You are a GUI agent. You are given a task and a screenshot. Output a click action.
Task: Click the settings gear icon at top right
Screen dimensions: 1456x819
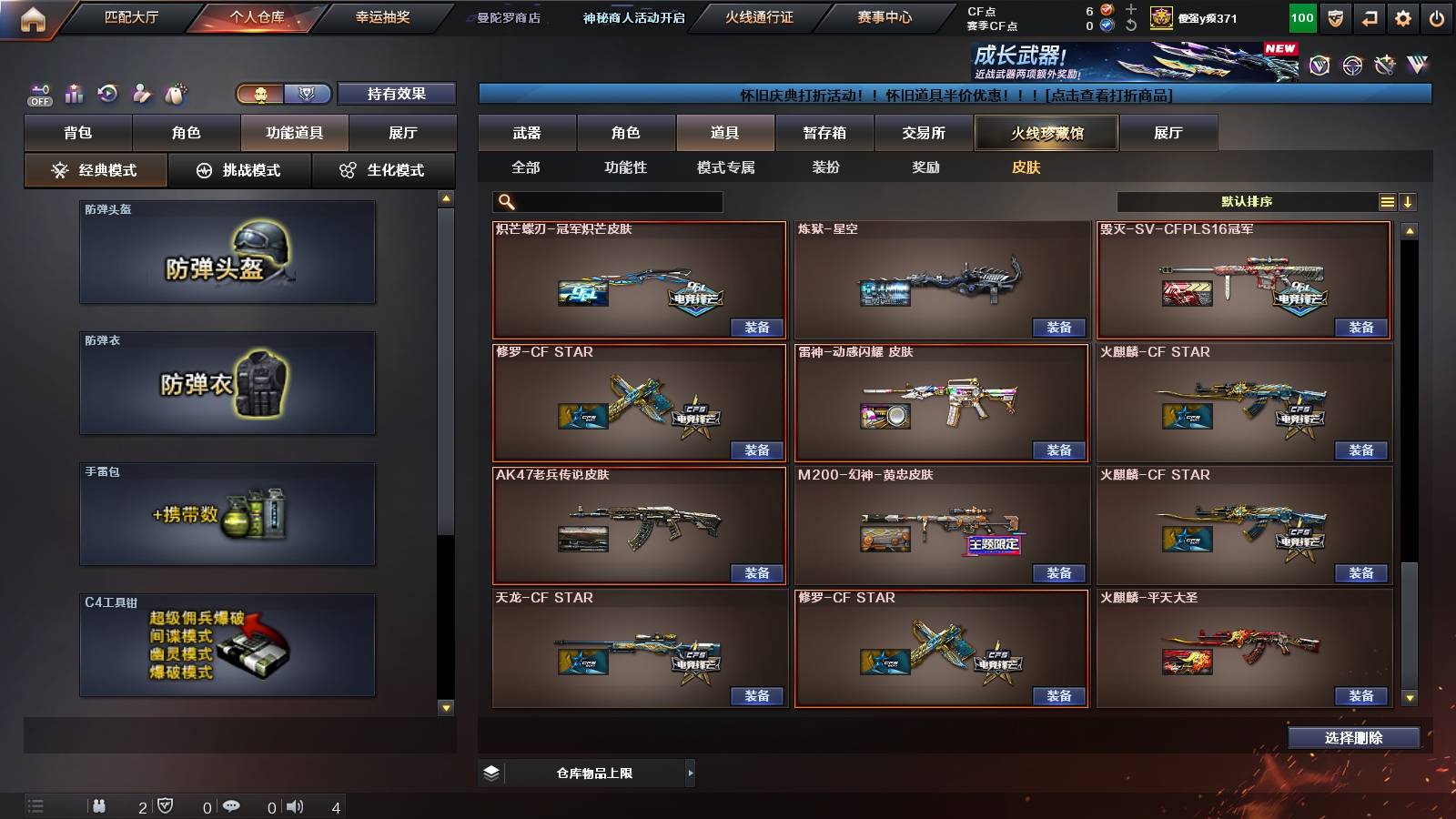pos(1401,16)
